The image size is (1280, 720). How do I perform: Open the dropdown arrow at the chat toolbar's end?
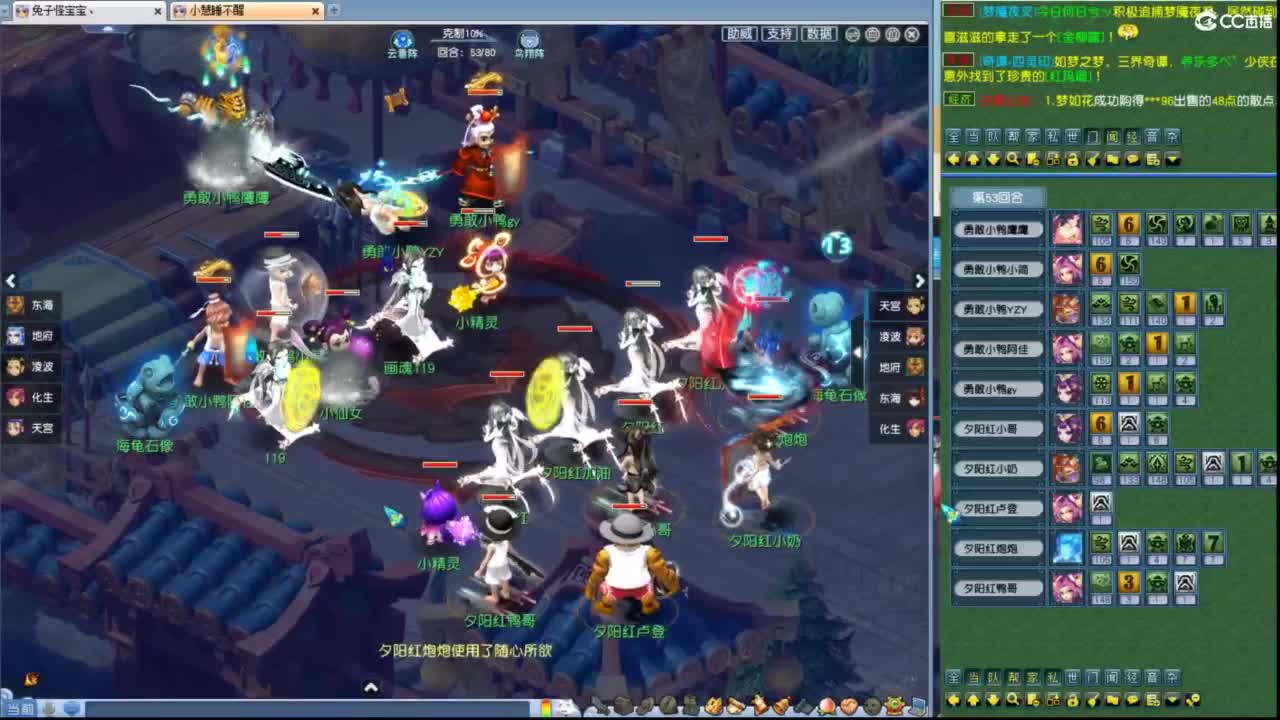pos(1172,158)
